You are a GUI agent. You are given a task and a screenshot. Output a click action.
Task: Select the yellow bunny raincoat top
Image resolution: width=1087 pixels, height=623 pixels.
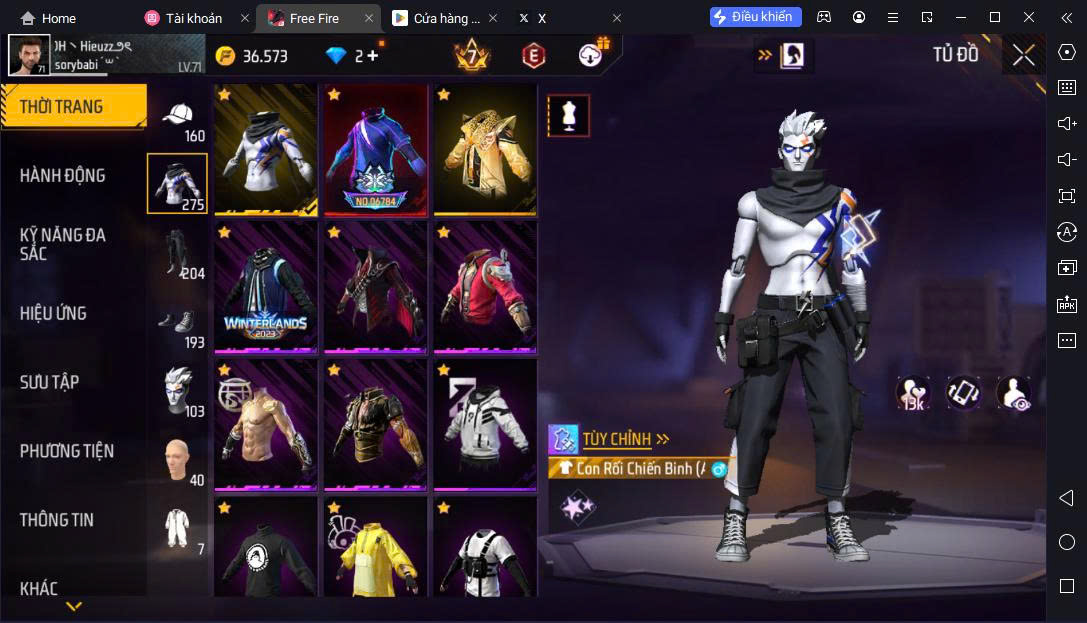tap(375, 548)
